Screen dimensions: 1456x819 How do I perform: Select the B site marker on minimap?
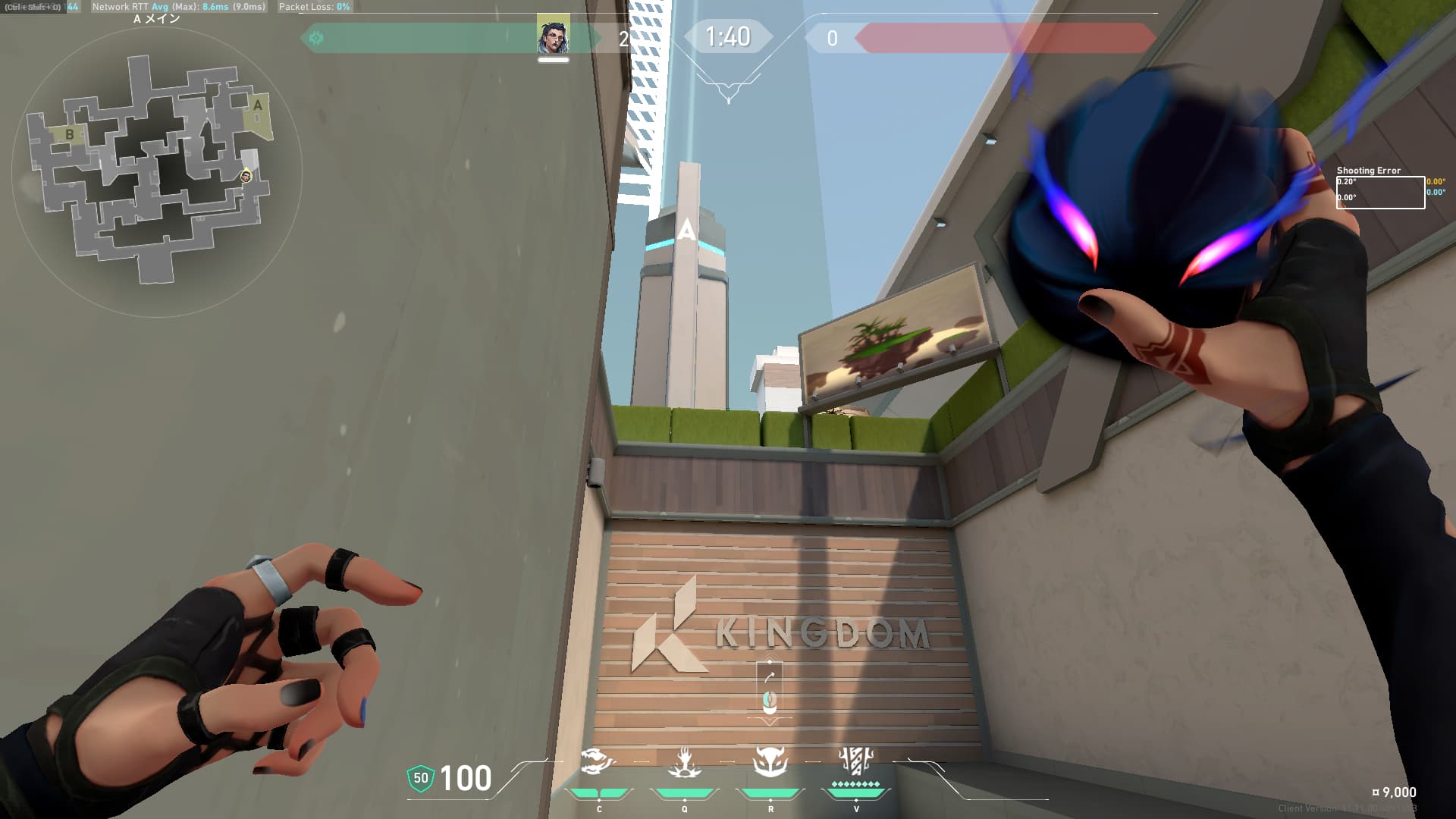tap(70, 135)
